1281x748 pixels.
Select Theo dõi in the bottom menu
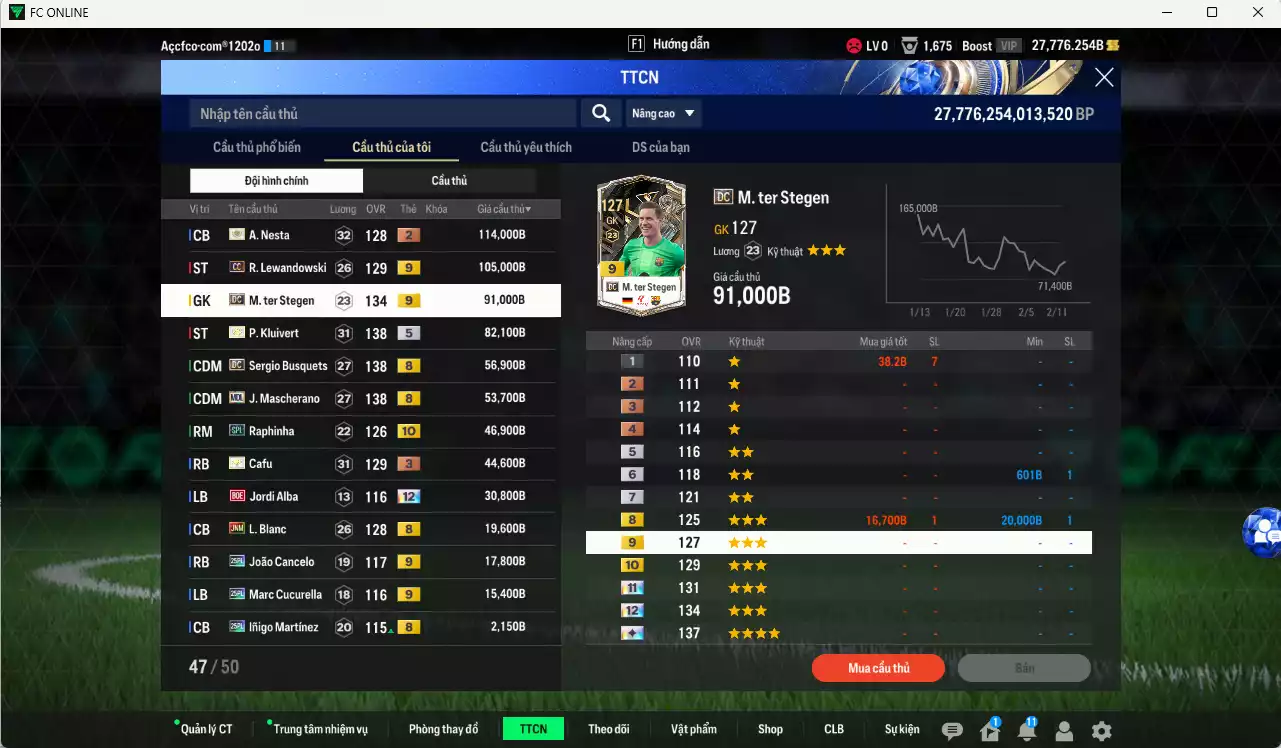click(609, 729)
